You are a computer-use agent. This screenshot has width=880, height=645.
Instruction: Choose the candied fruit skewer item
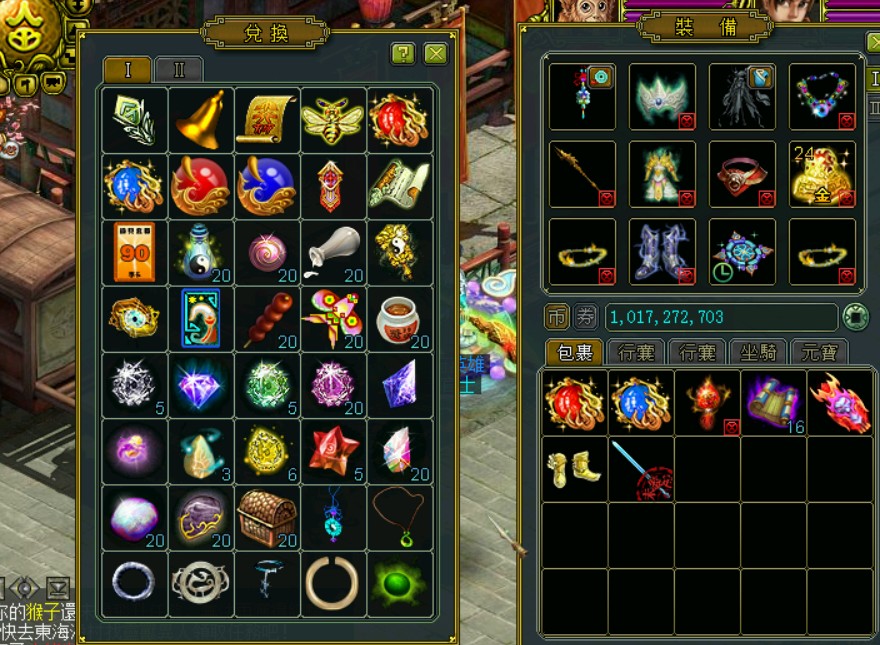(268, 318)
